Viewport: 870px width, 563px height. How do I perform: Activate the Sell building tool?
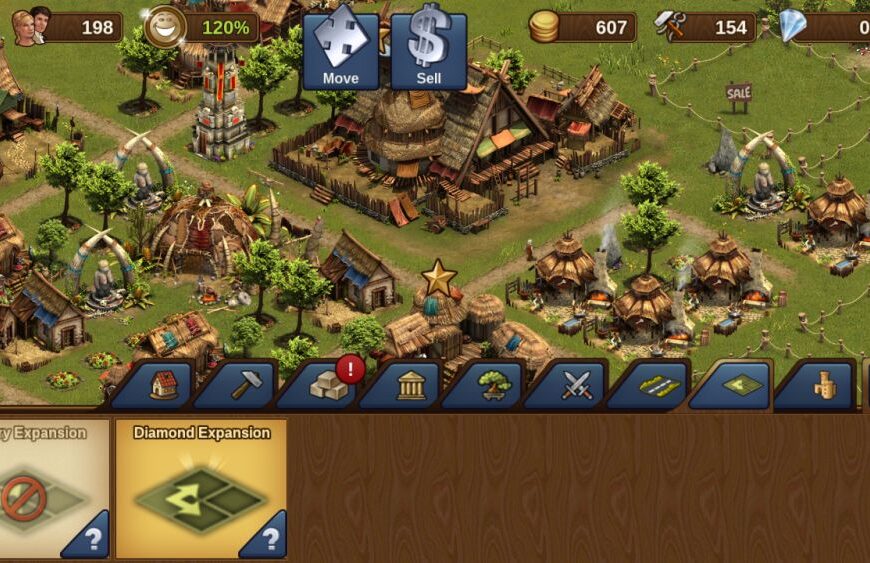[x=429, y=49]
